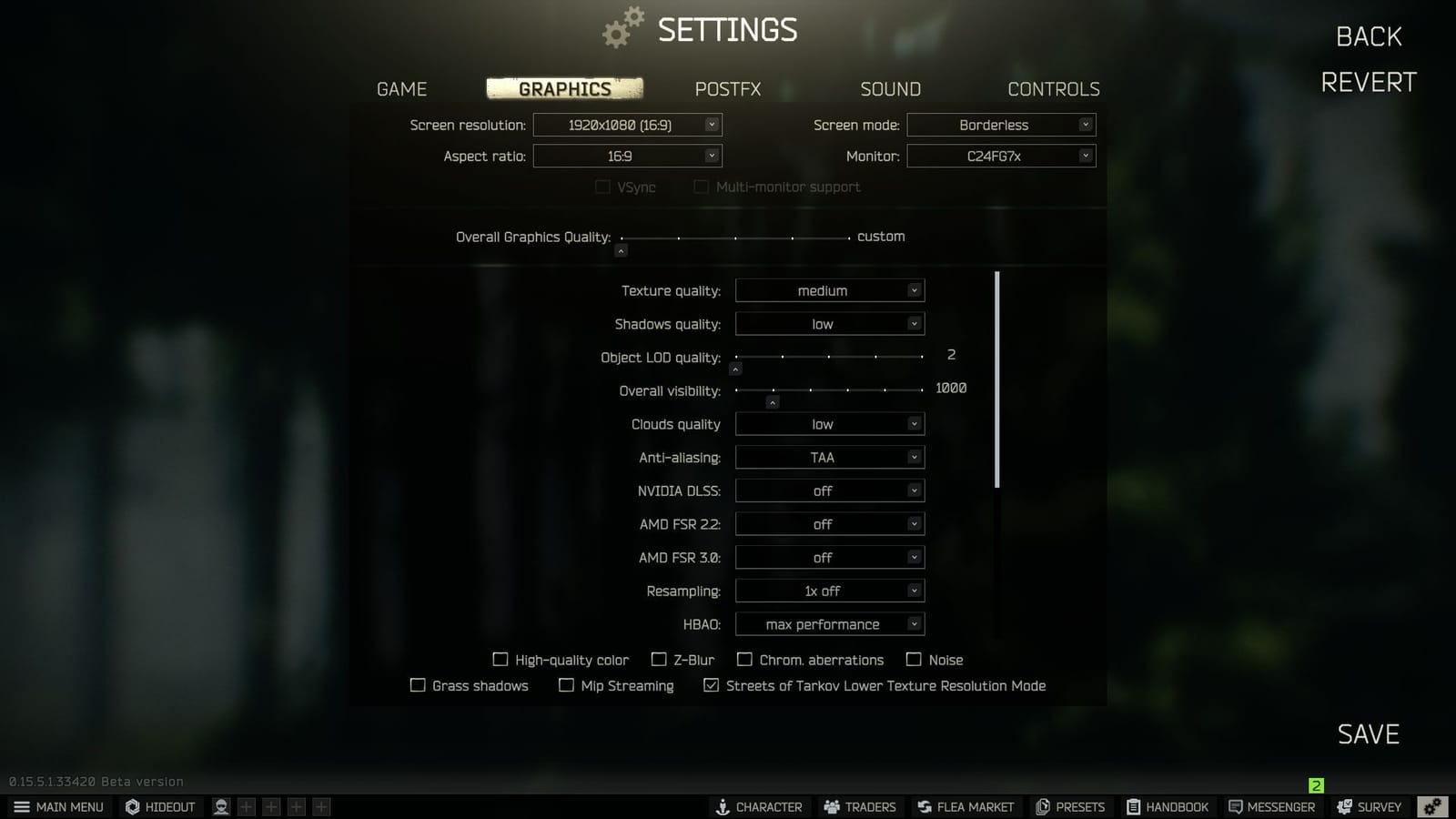Disable Streets of Tarkov Lower Texture Resolution Mode

(712, 685)
